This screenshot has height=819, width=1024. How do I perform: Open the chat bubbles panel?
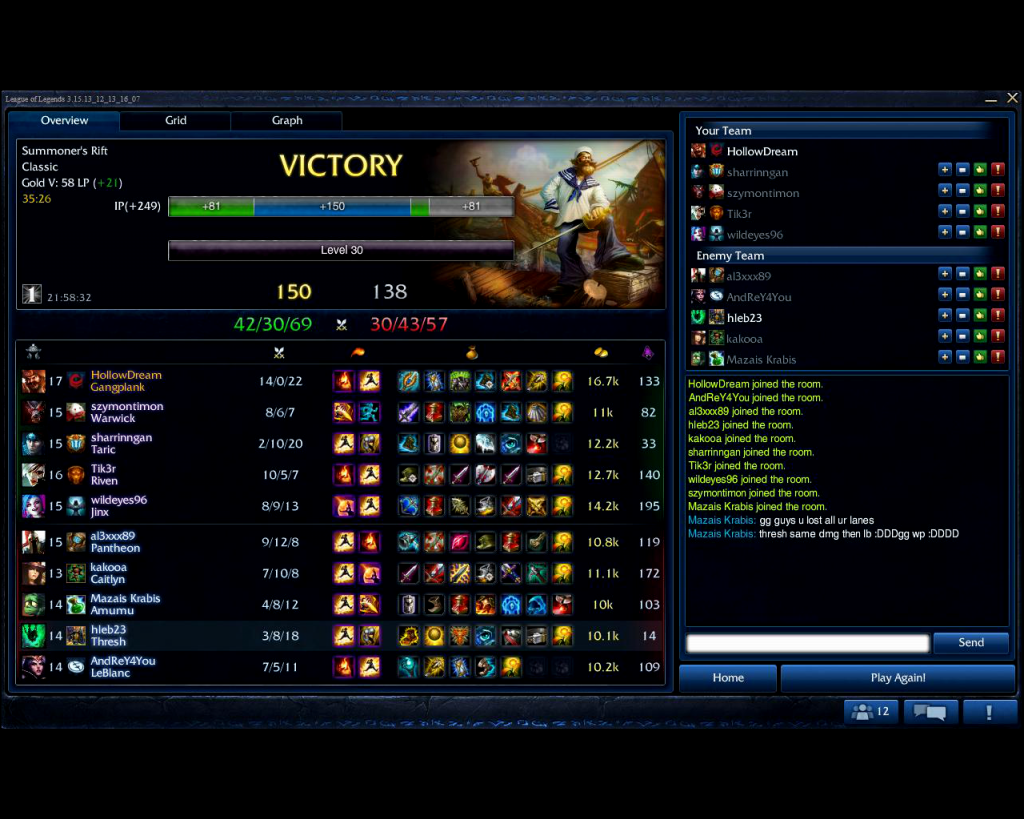click(930, 712)
